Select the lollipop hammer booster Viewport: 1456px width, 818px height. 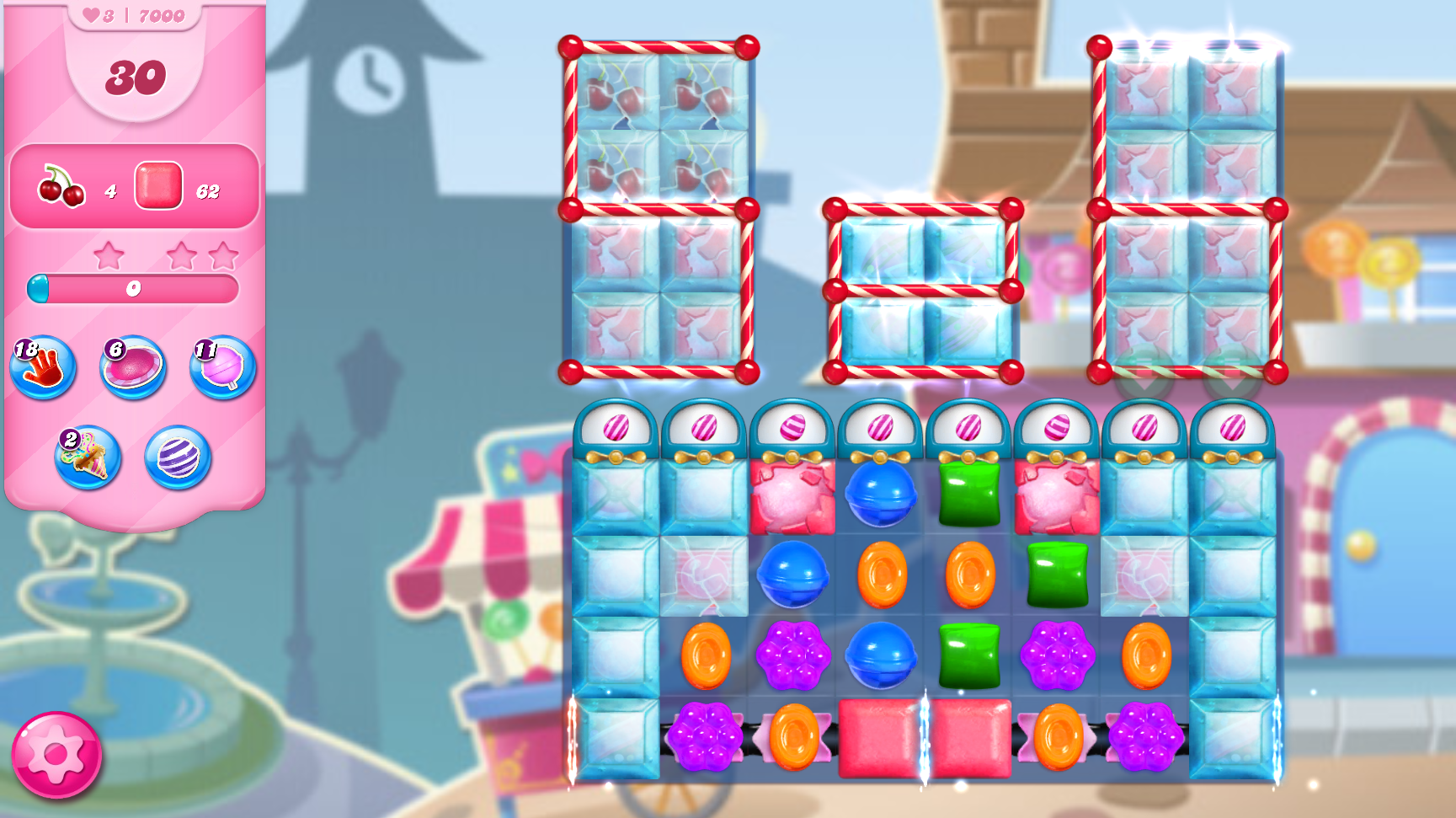221,366
